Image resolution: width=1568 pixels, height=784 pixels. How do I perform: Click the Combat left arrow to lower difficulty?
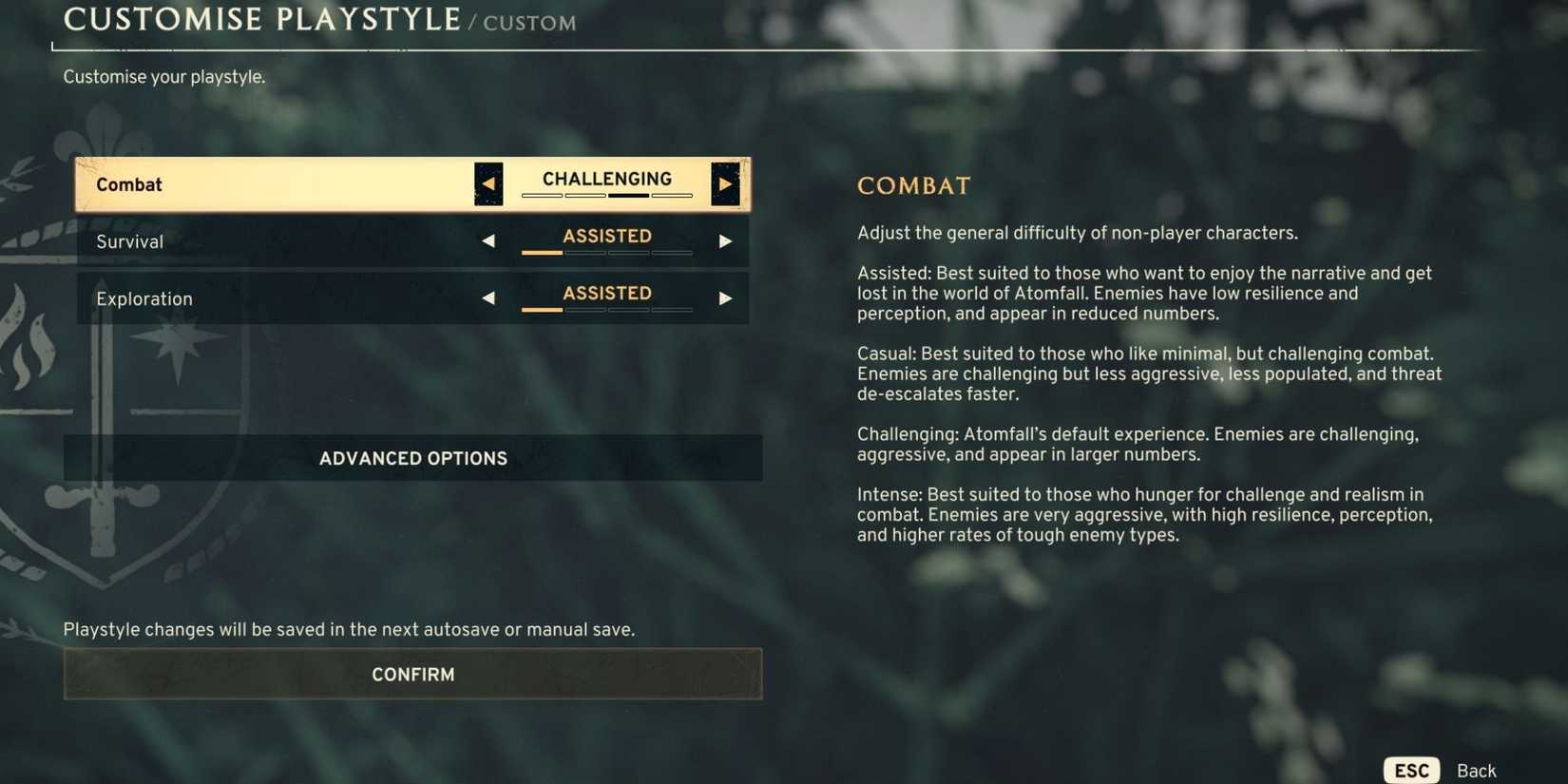tap(488, 182)
